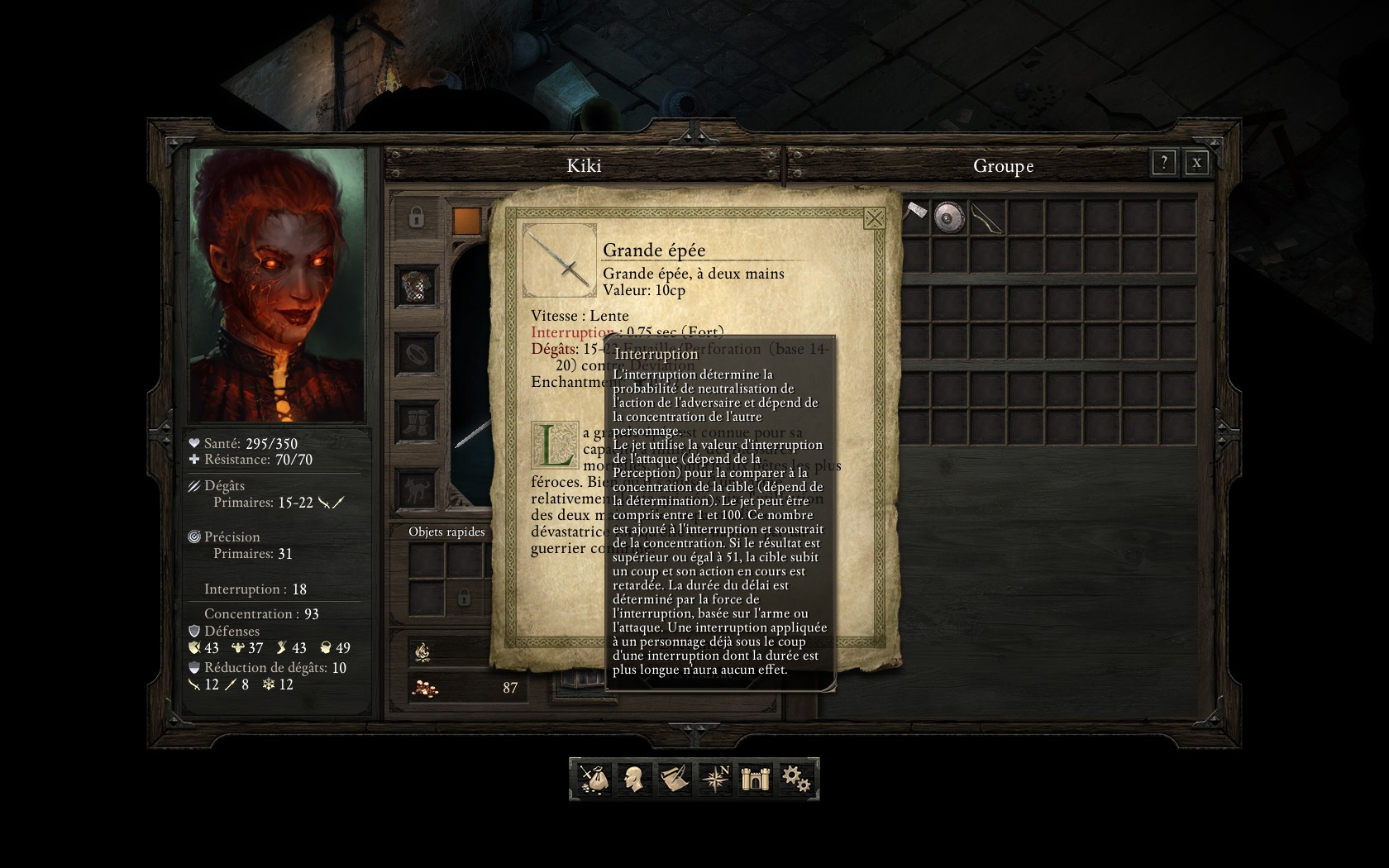Open the character sheet from the bottom toolbar

(633, 779)
